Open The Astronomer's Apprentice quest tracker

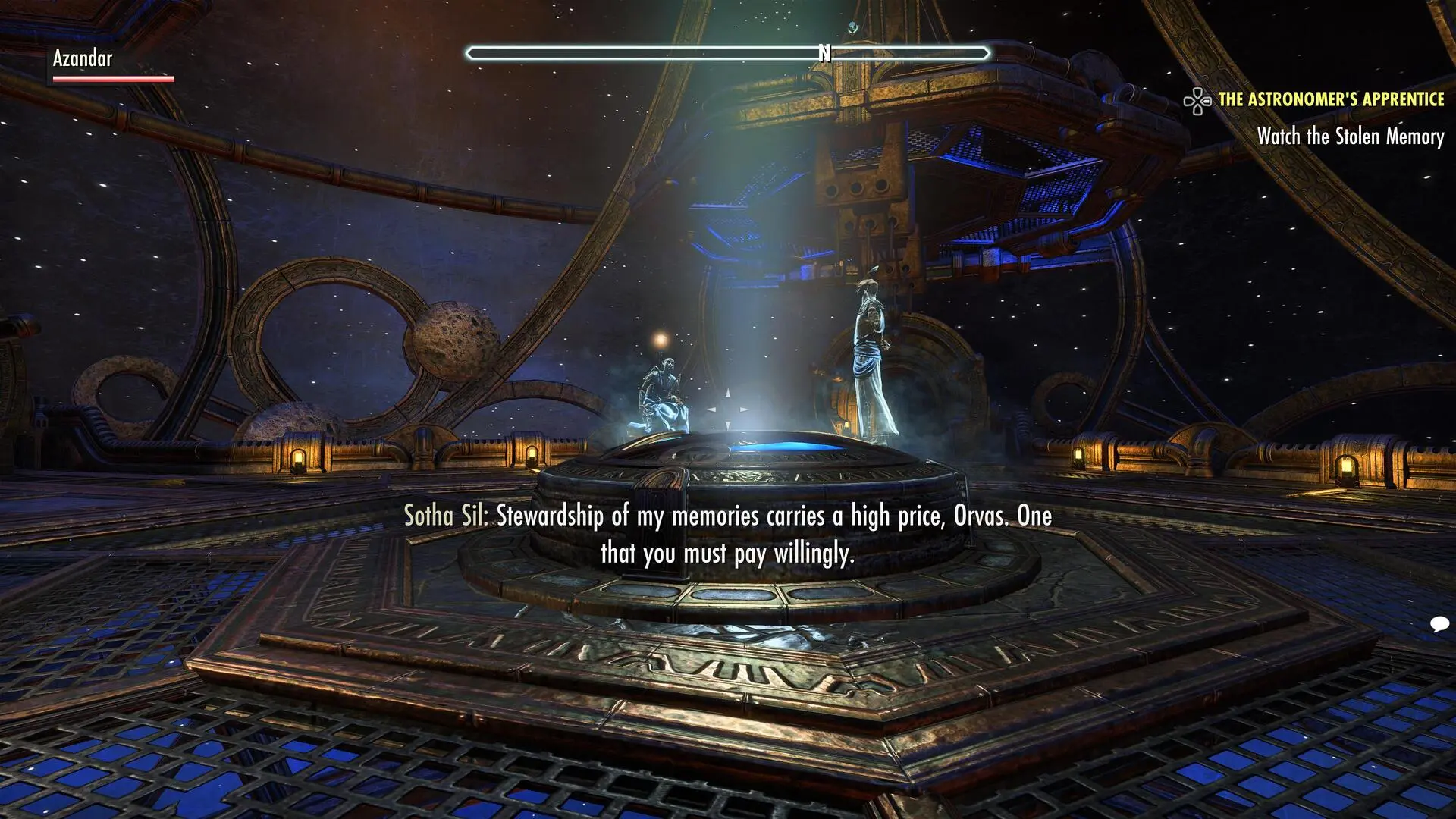click(1330, 99)
